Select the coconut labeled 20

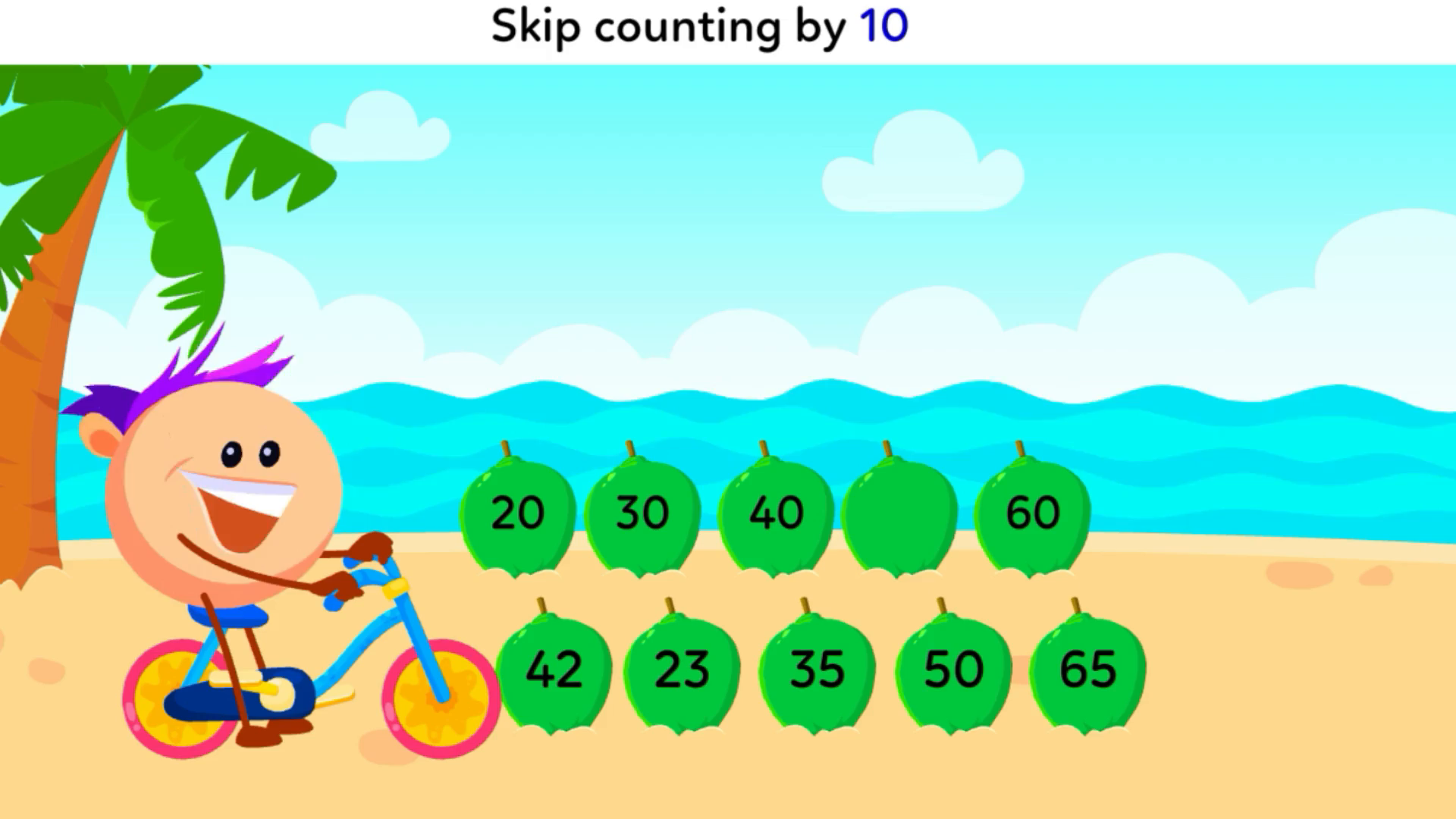pos(516,512)
